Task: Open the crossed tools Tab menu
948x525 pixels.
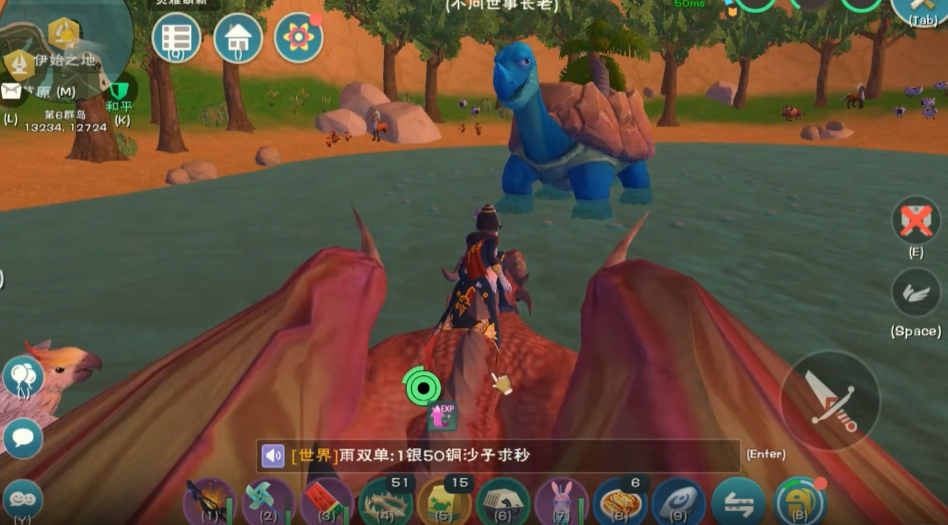Action: [x=922, y=8]
